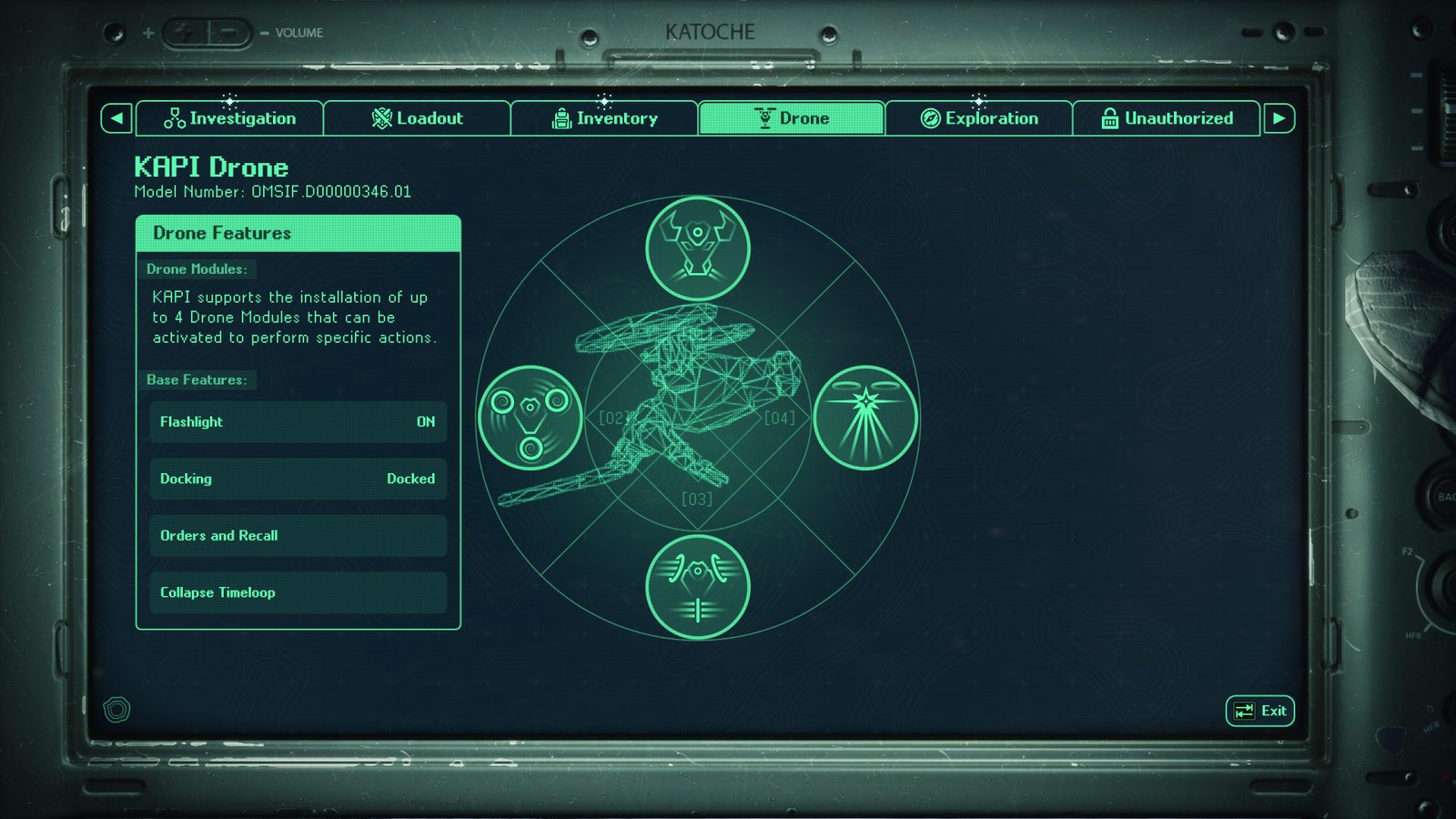This screenshot has width=1456, height=819.
Task: Show the Inventory tab
Action: [x=604, y=118]
